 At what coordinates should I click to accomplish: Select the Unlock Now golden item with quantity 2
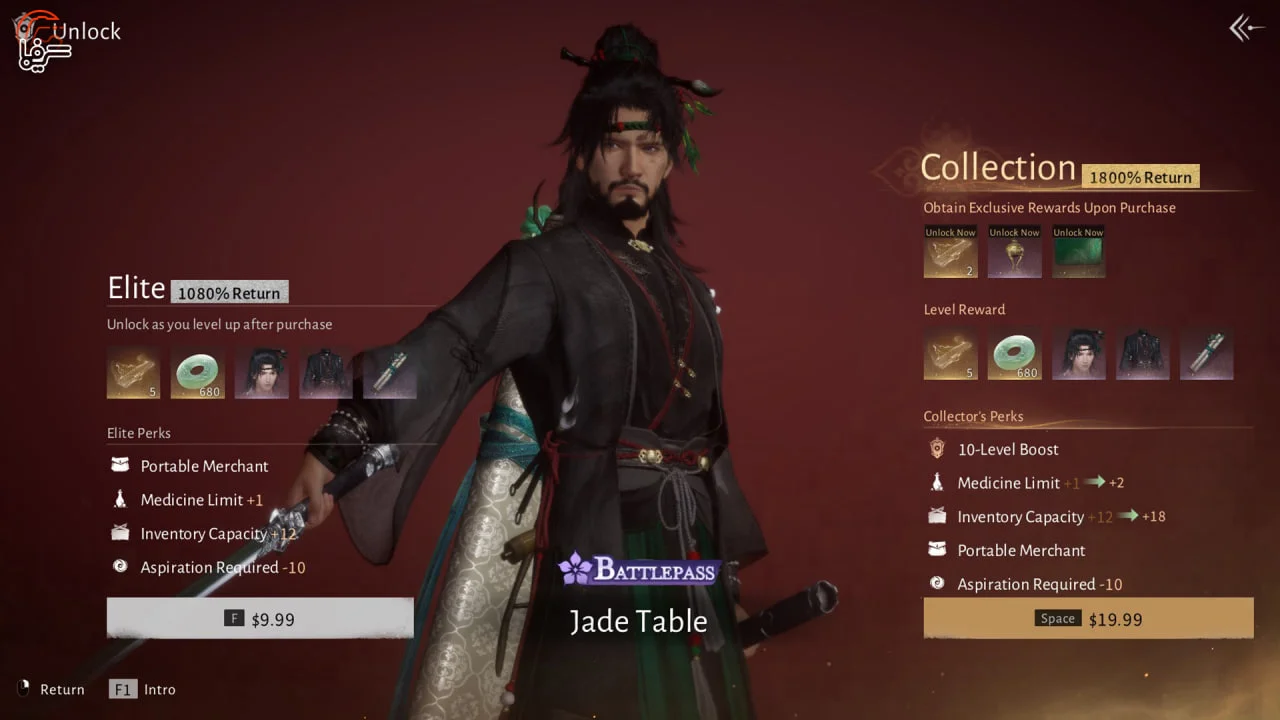click(x=950, y=252)
